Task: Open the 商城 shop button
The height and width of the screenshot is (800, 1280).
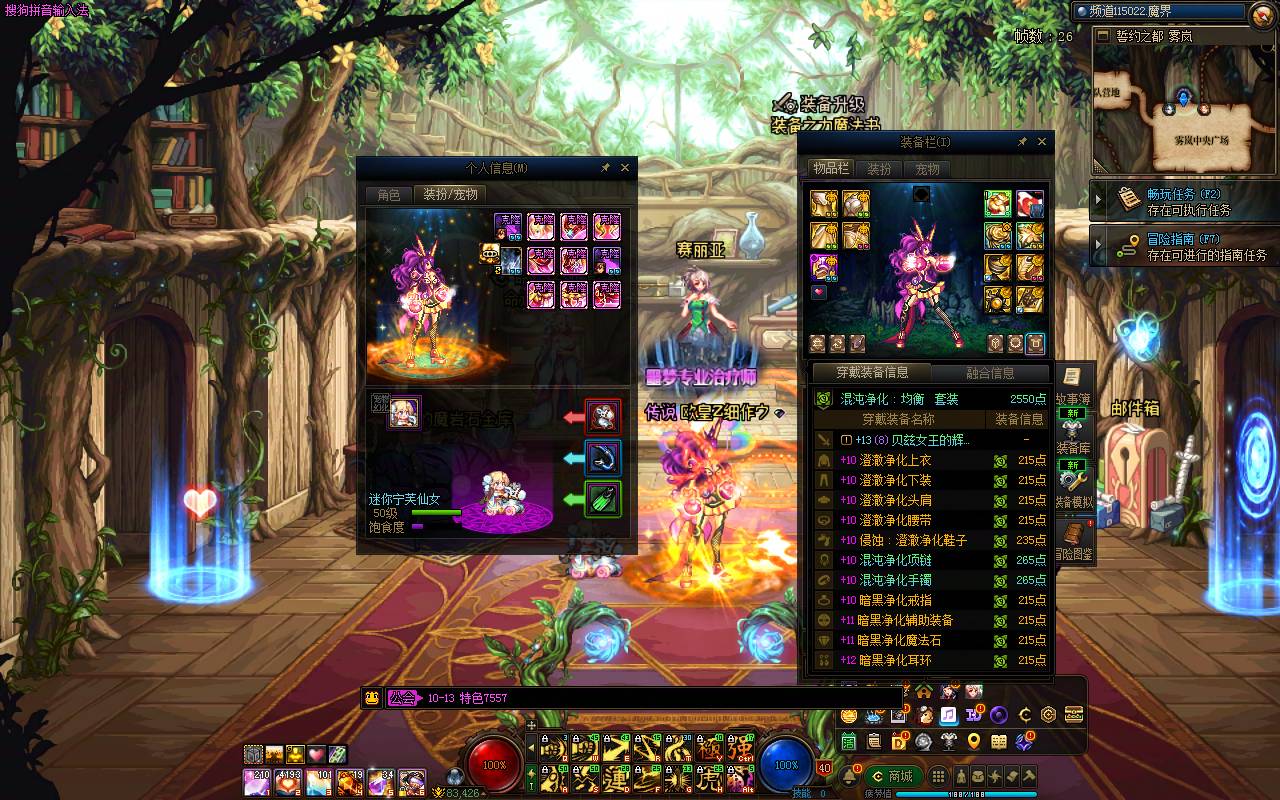Action: pyautogui.click(x=891, y=776)
